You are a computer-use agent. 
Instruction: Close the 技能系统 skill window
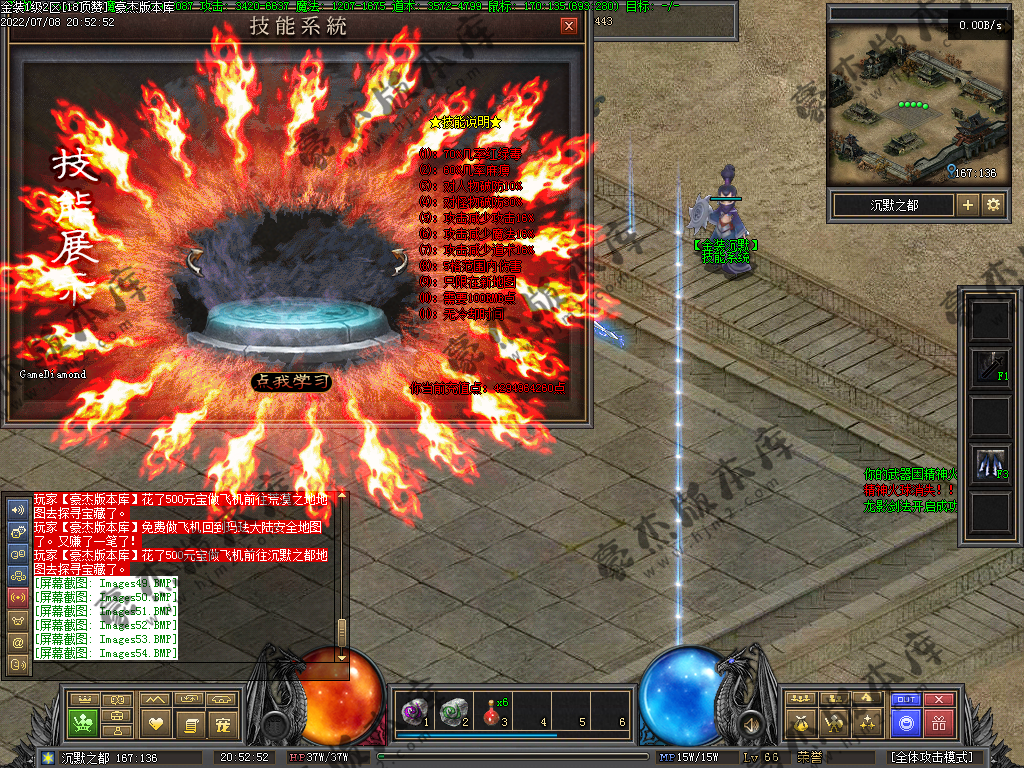point(569,26)
